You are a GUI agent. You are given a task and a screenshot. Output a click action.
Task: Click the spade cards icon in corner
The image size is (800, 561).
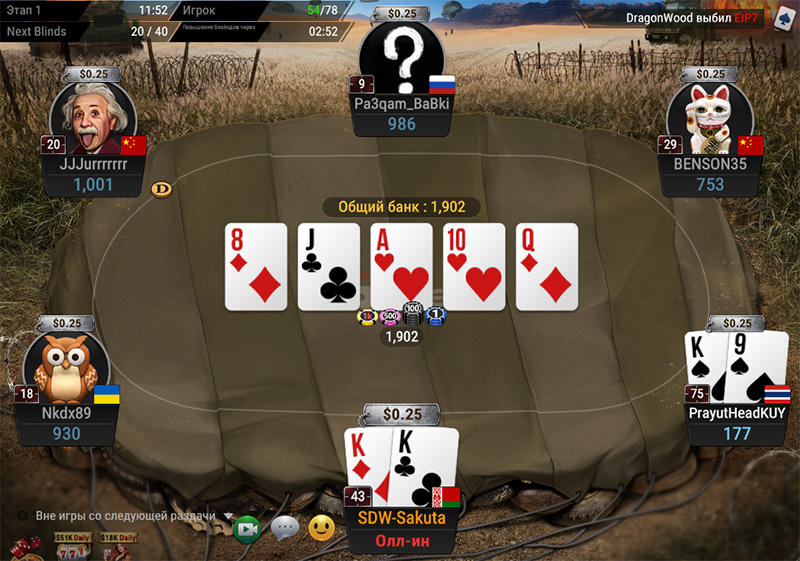[x=778, y=18]
